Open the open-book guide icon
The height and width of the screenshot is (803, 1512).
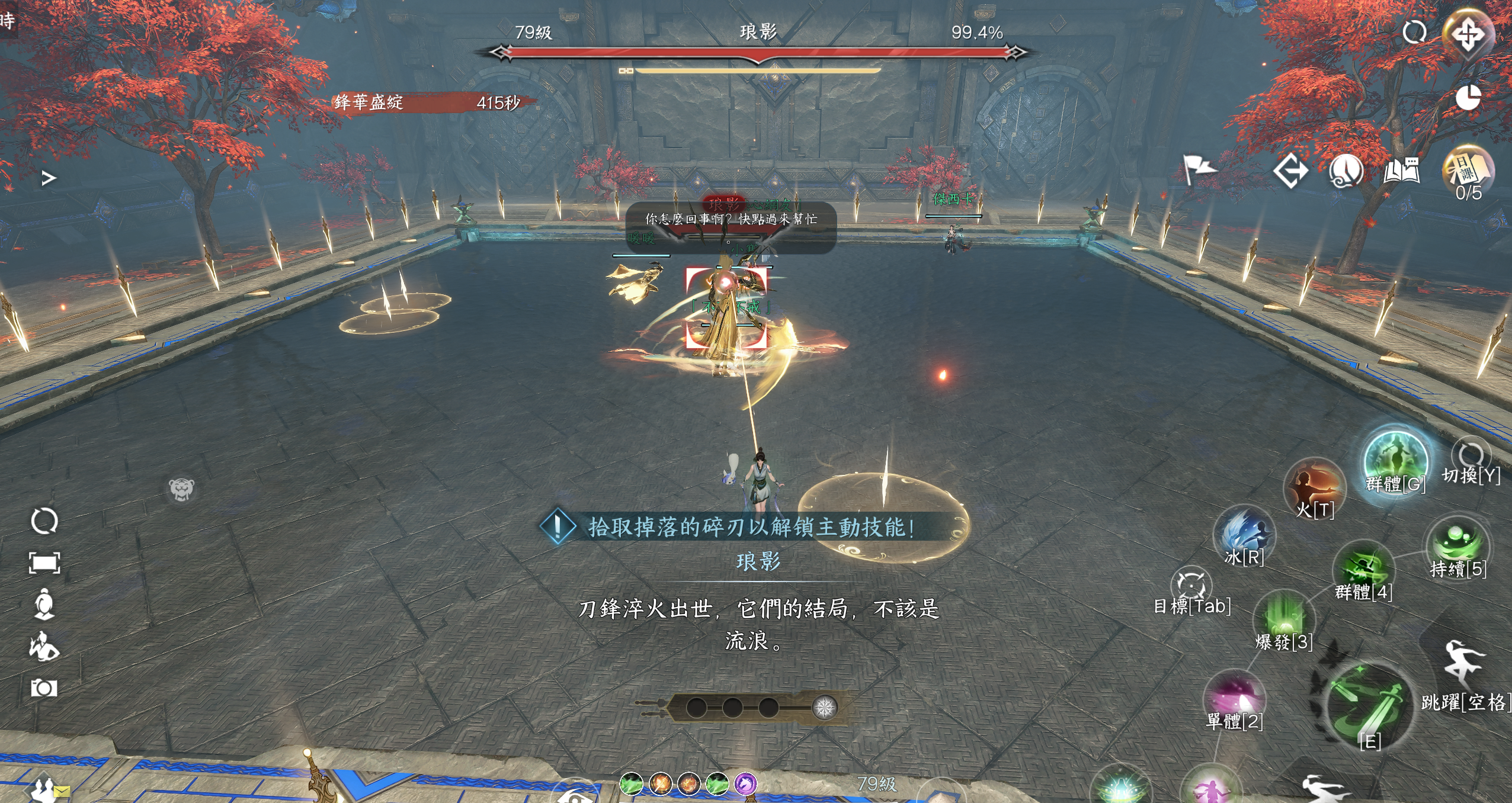click(x=1401, y=171)
